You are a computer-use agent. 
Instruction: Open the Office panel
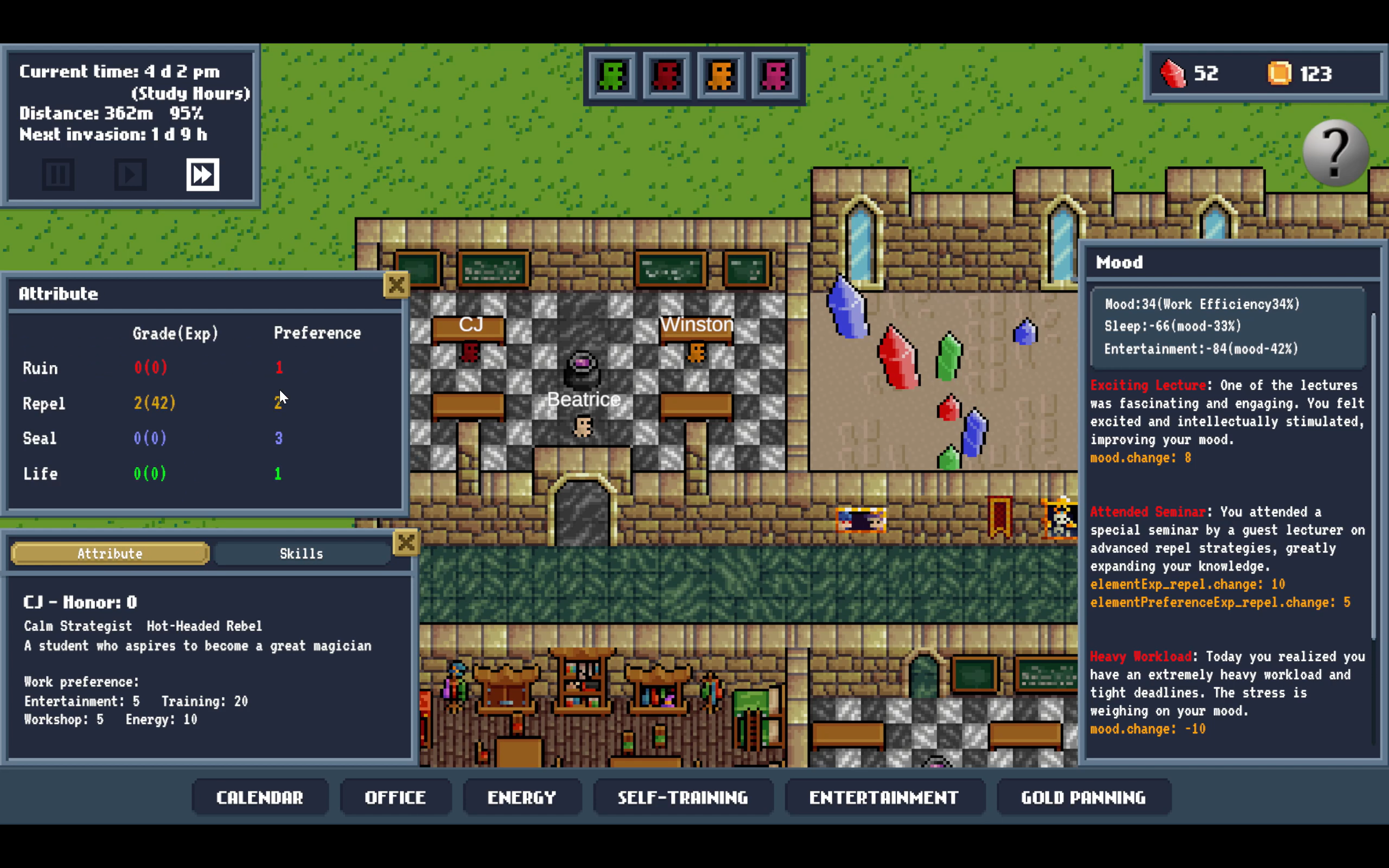[x=395, y=797]
